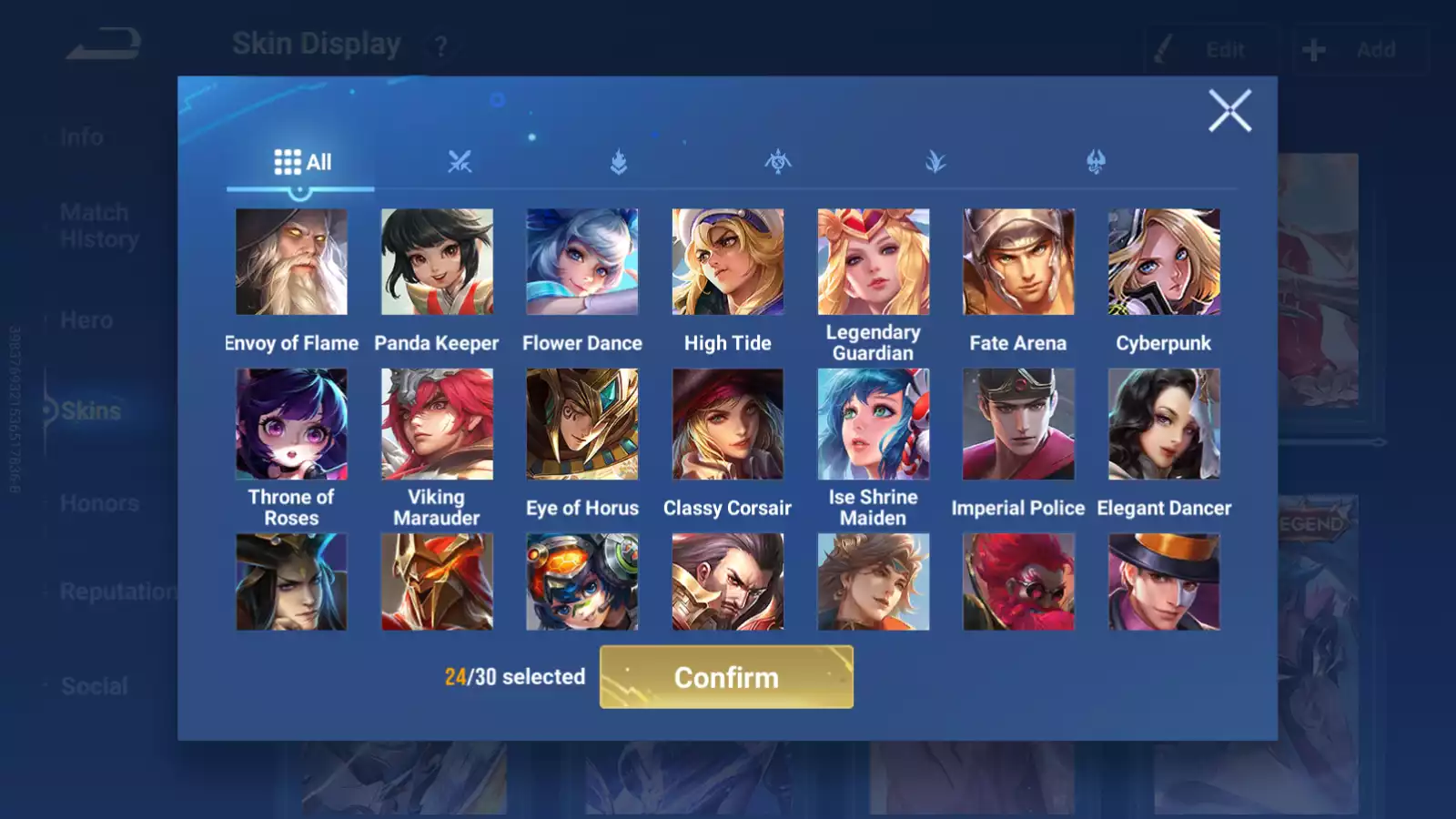Choose the red-haired goggles hero skin
This screenshot has width=1456, height=819.
pos(1018,582)
